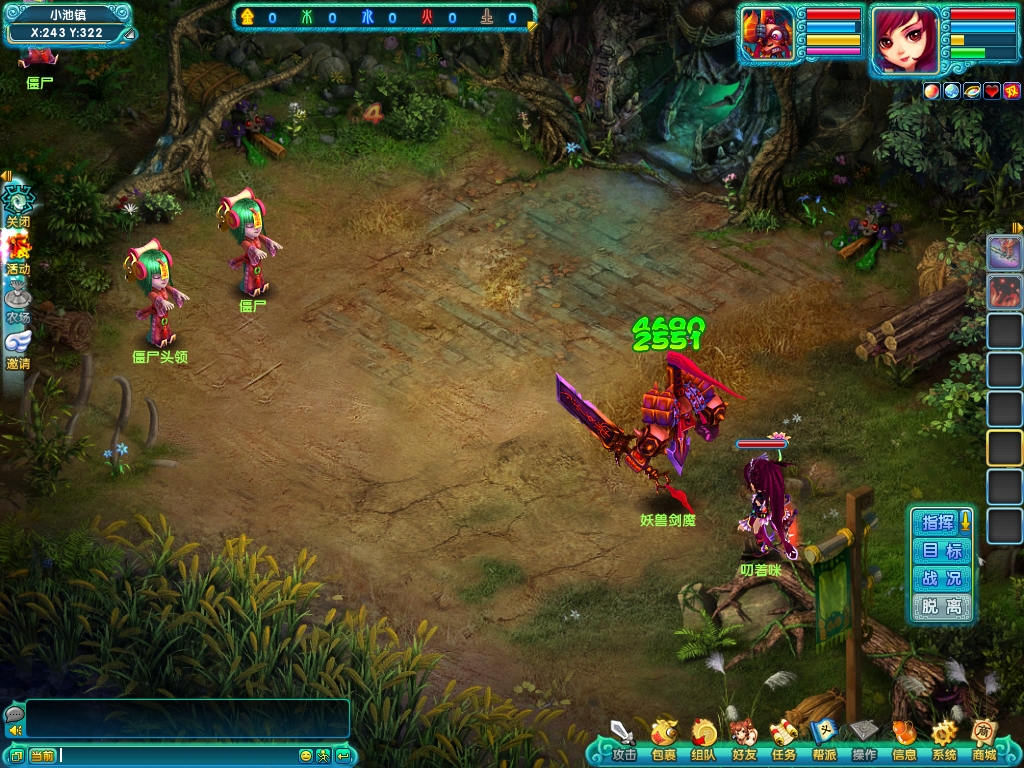Open the 战况 battle status button
Image resolution: width=1024 pixels, height=768 pixels.
941,578
